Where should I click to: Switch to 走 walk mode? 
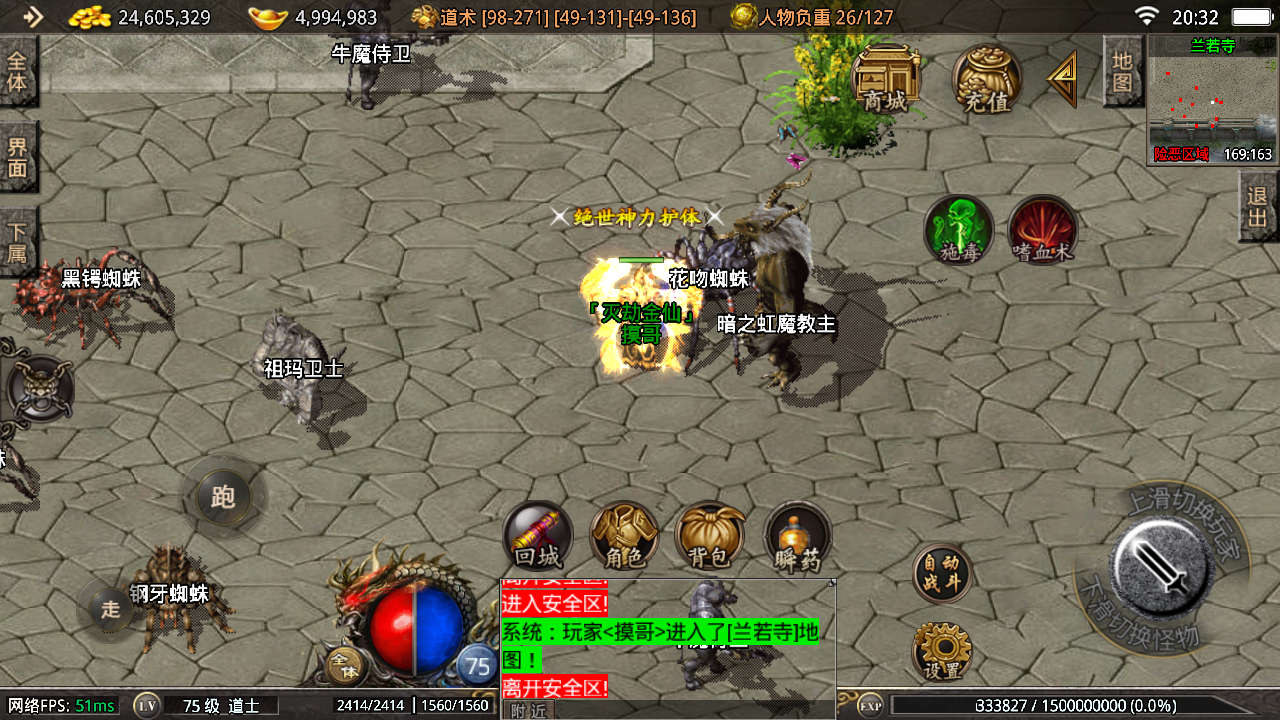[110, 607]
